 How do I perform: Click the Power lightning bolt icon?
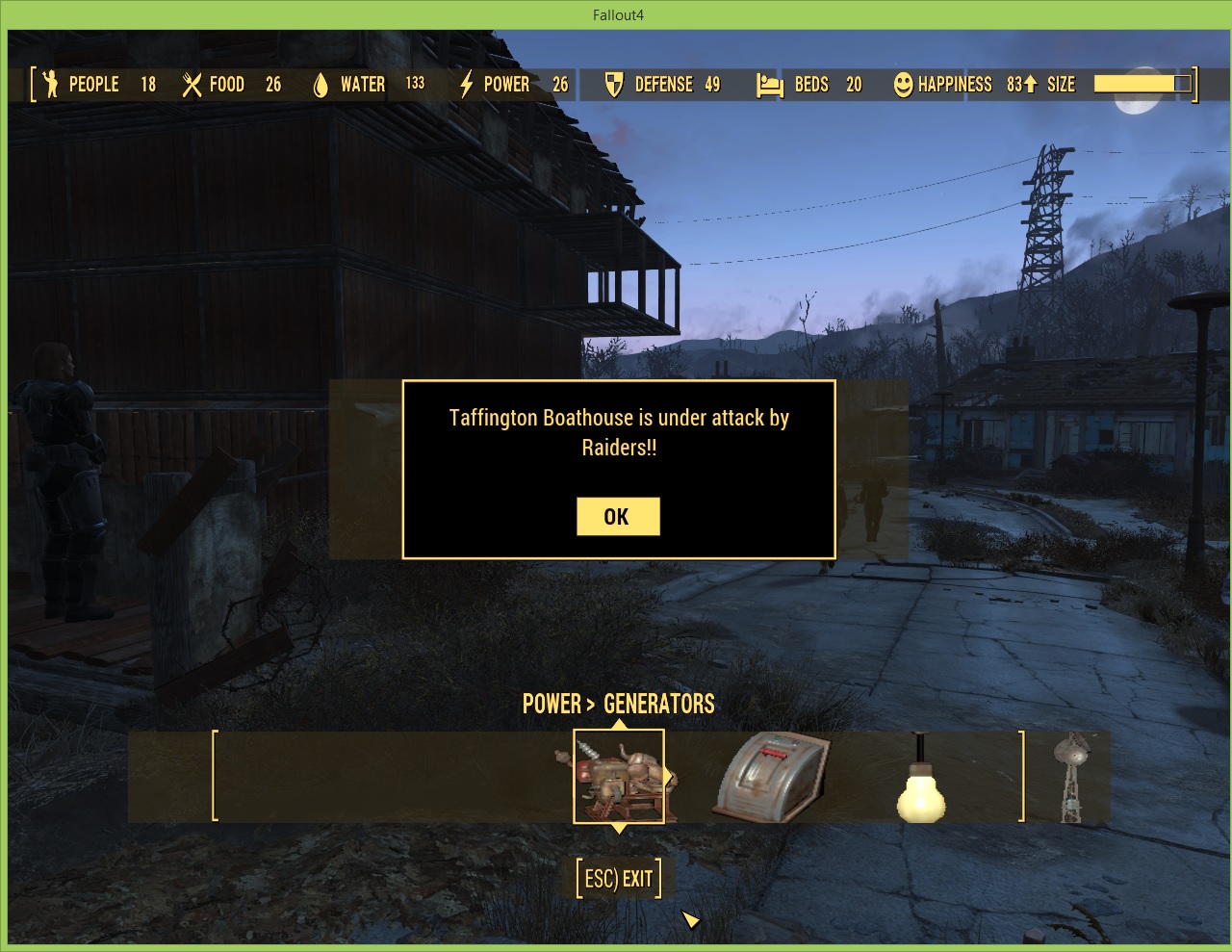(x=465, y=85)
